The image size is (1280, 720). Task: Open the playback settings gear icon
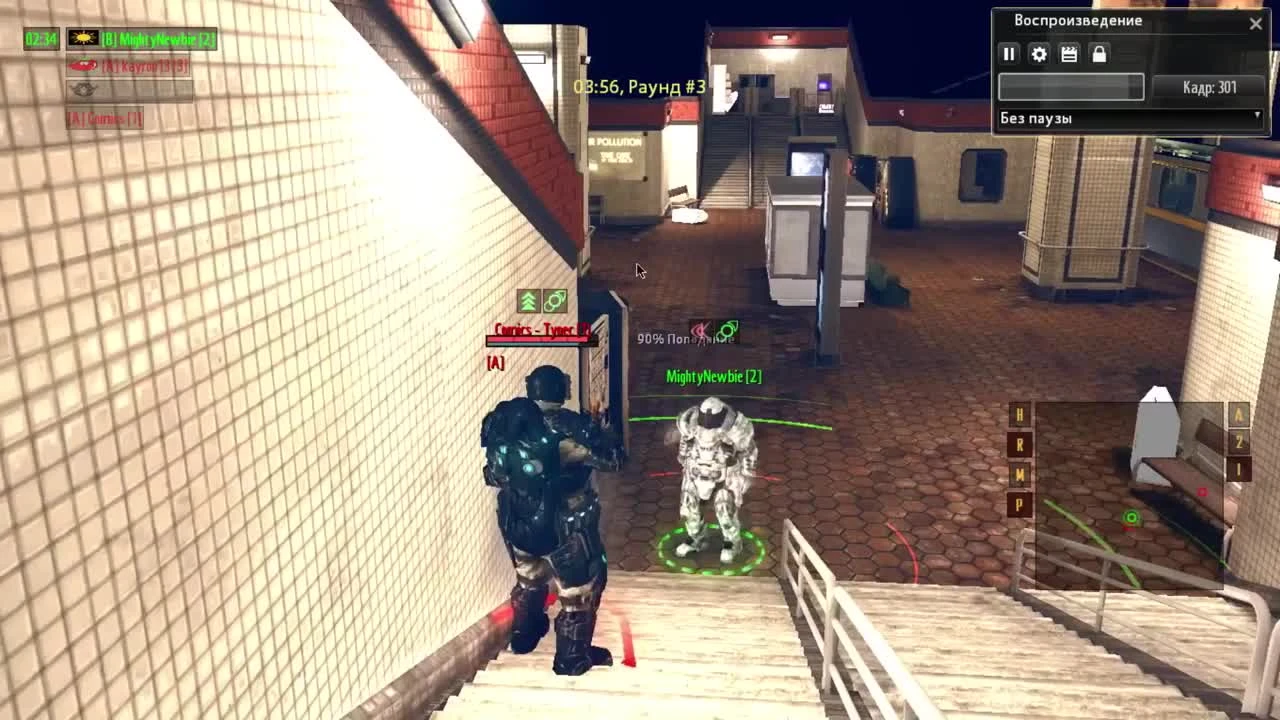1039,55
